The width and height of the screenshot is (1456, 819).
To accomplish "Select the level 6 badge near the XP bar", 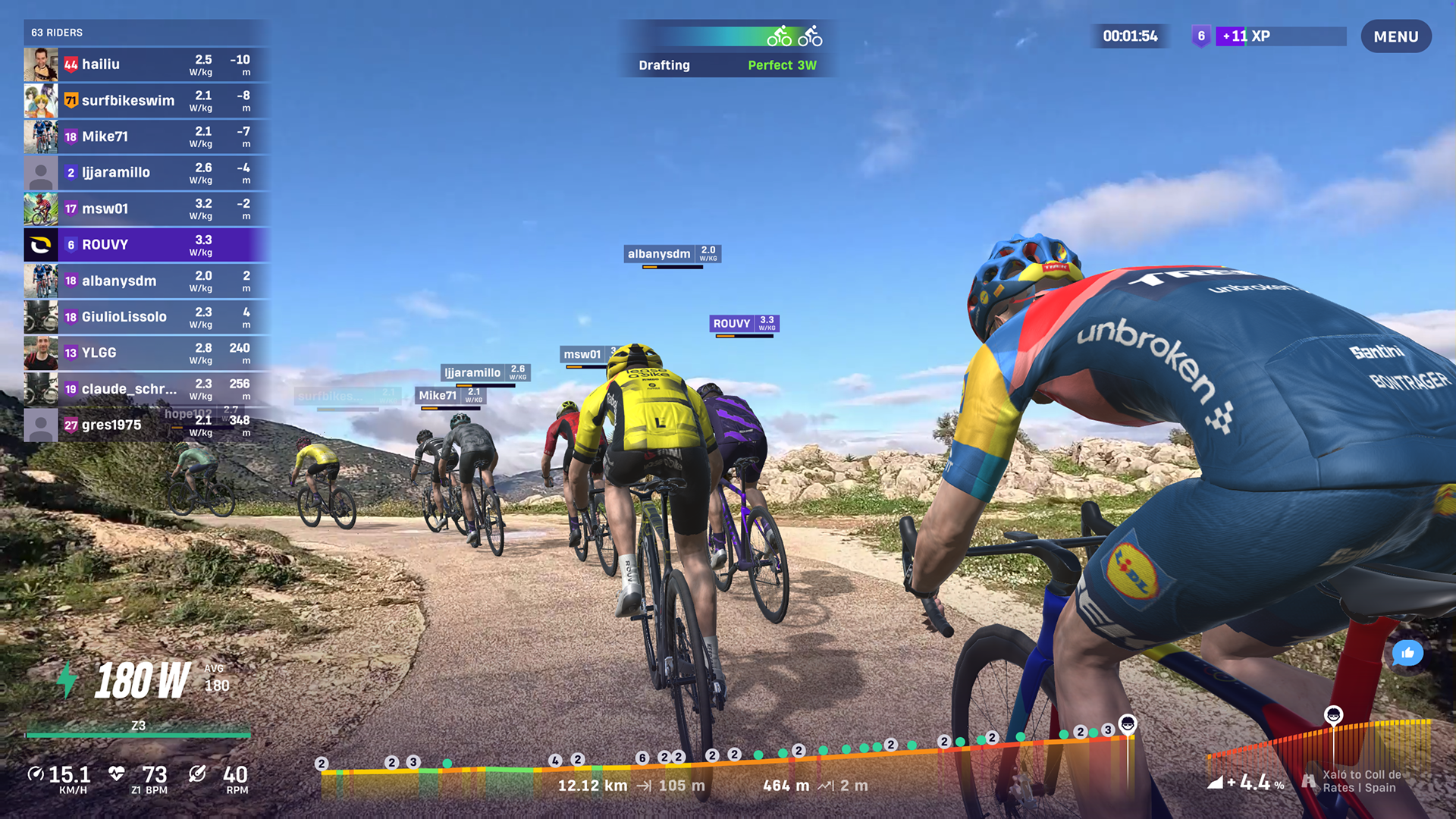I will [x=1203, y=36].
